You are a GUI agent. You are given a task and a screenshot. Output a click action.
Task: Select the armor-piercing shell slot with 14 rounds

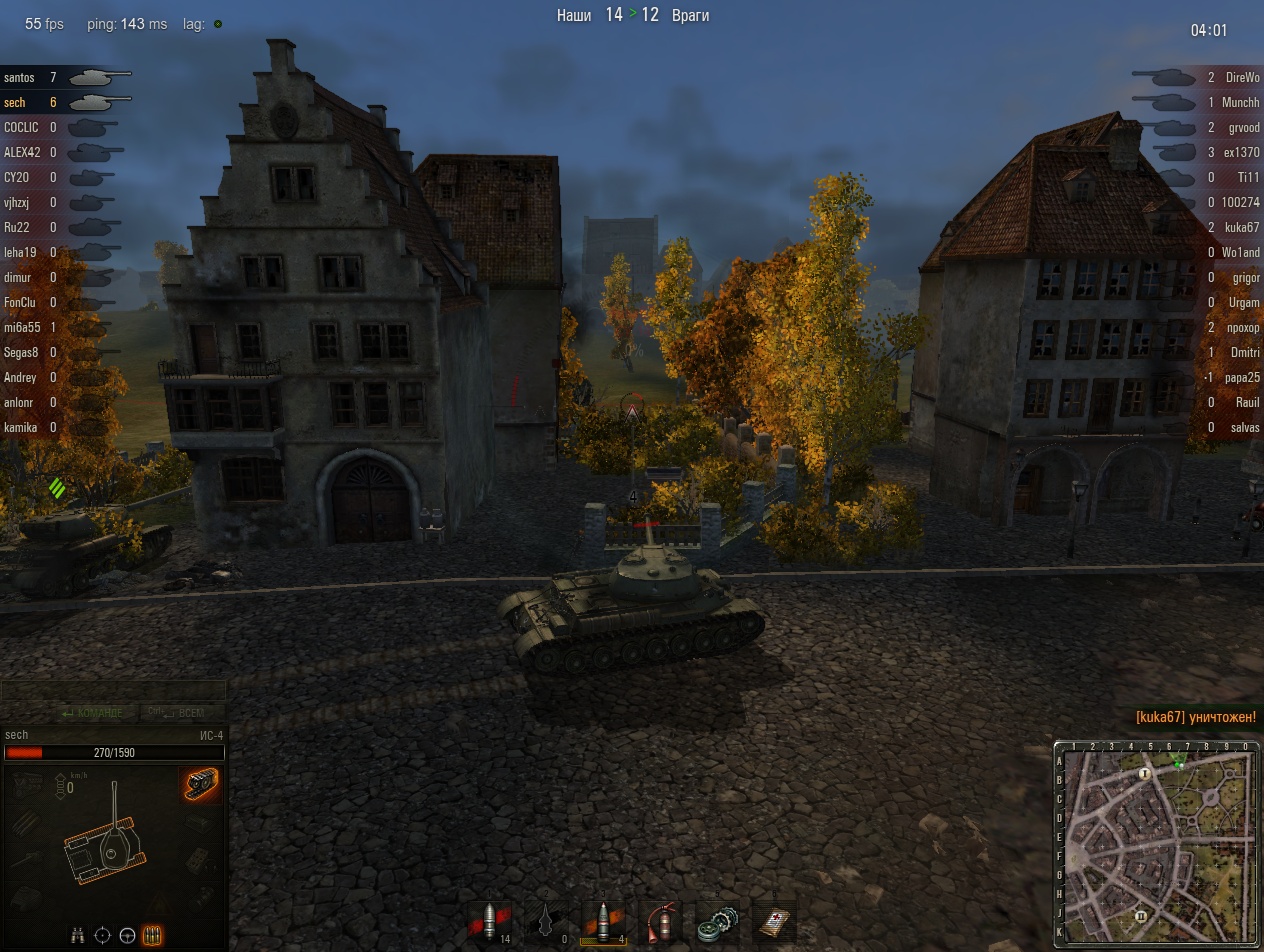coord(491,919)
